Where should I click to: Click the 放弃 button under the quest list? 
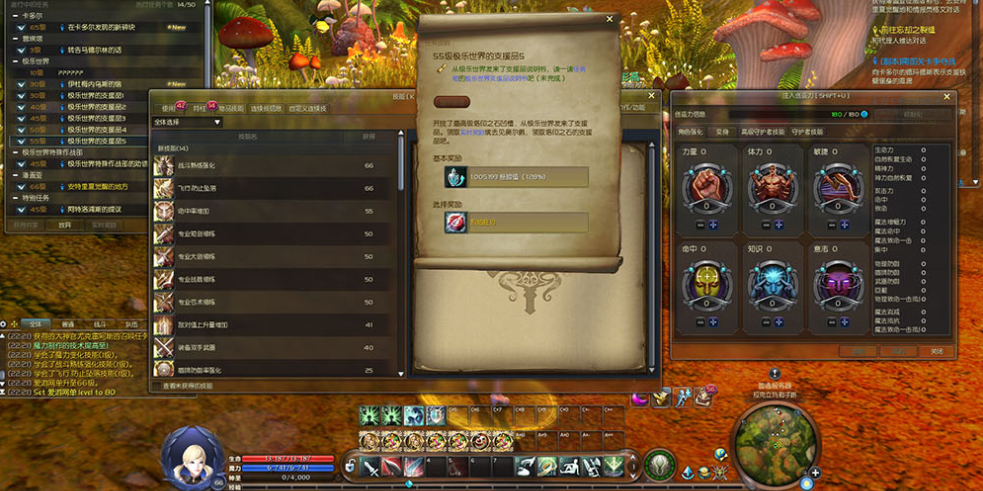(64, 225)
